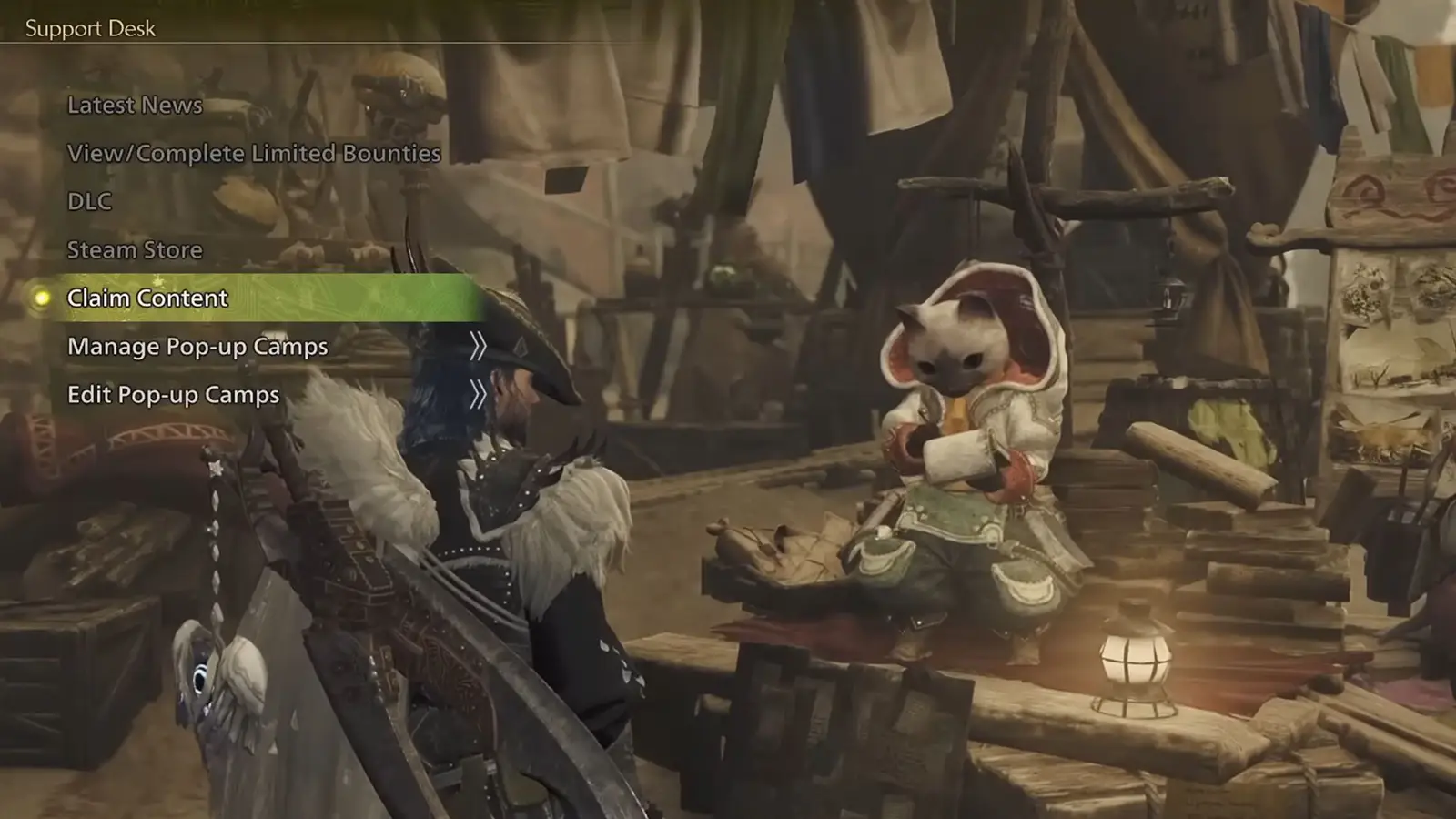Open View/Complete Limited Bounties
This screenshot has width=1456, height=819.
click(x=253, y=154)
